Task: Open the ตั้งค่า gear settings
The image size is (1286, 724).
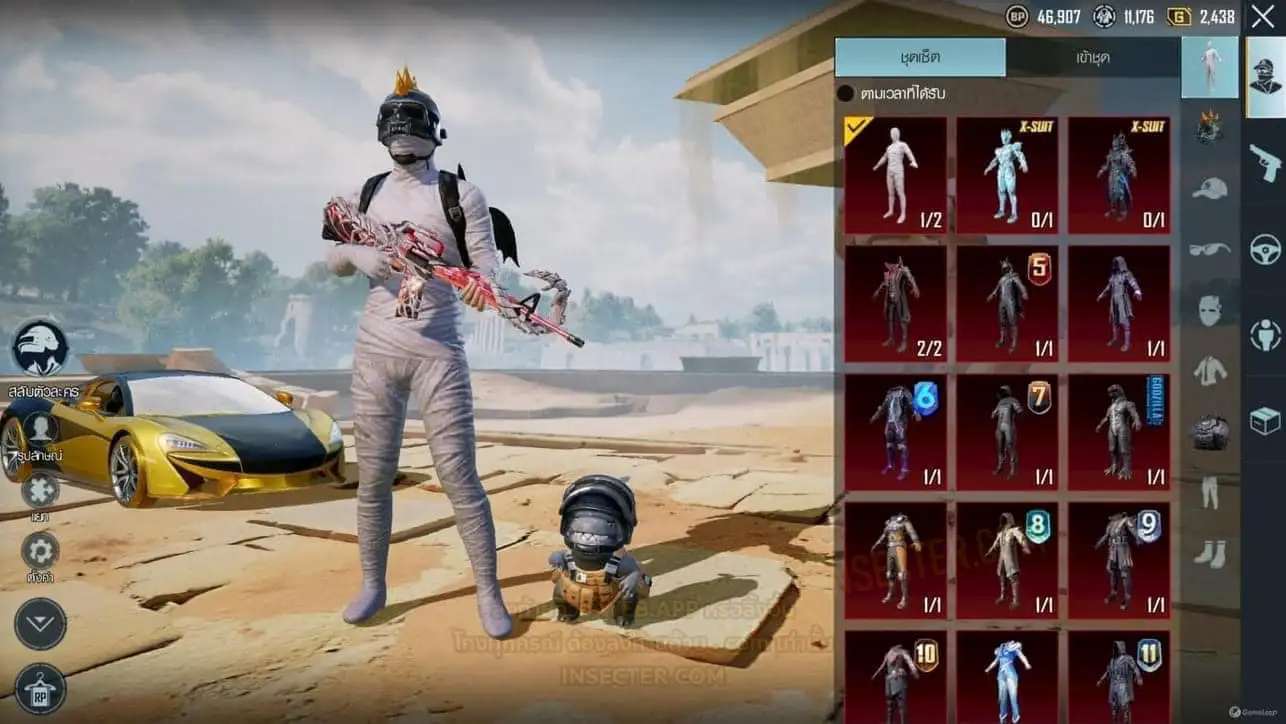Action: point(40,551)
